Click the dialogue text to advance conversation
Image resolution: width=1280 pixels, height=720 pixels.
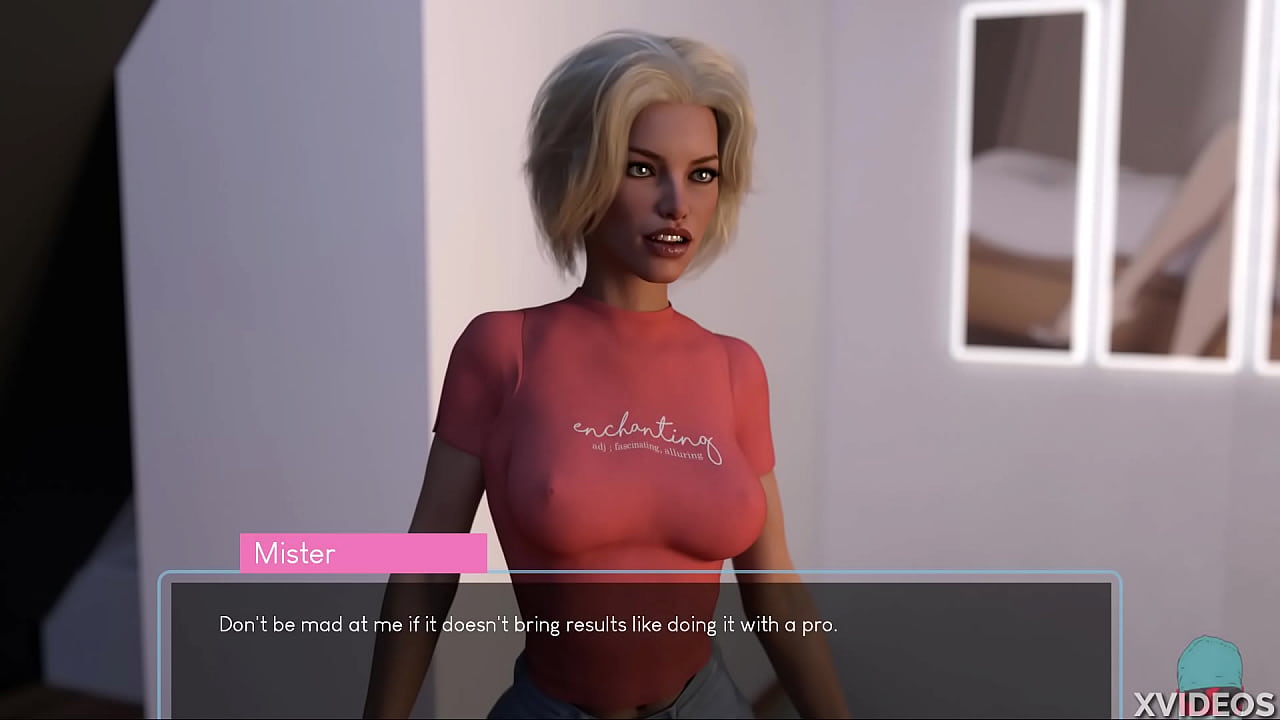(x=529, y=623)
